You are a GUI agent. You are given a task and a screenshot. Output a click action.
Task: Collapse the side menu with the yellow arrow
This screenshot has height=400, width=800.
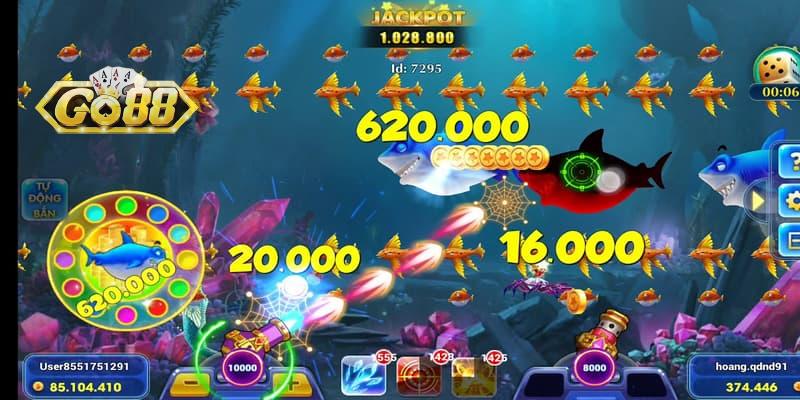[x=758, y=201]
